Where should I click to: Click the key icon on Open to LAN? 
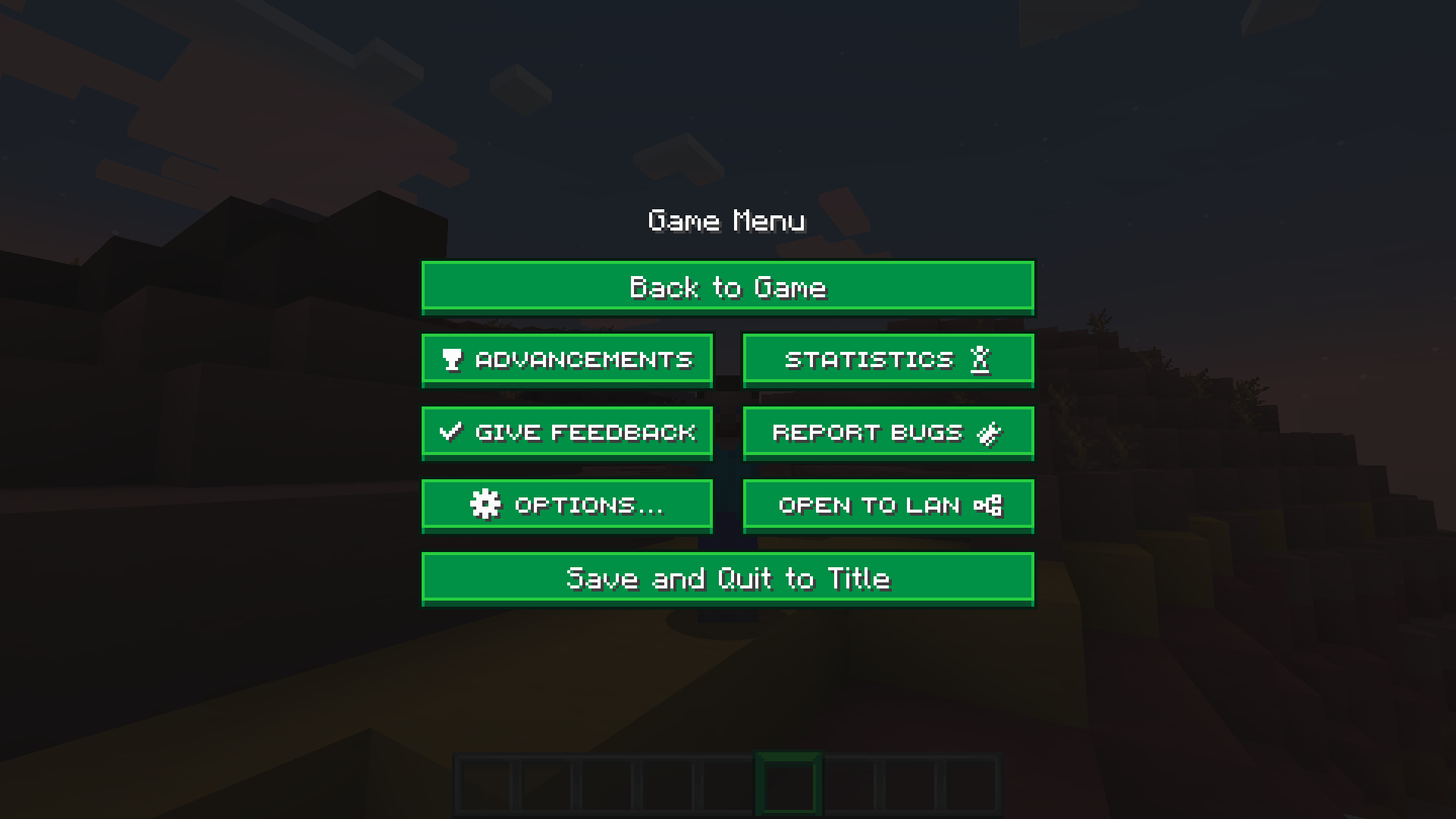tap(988, 504)
